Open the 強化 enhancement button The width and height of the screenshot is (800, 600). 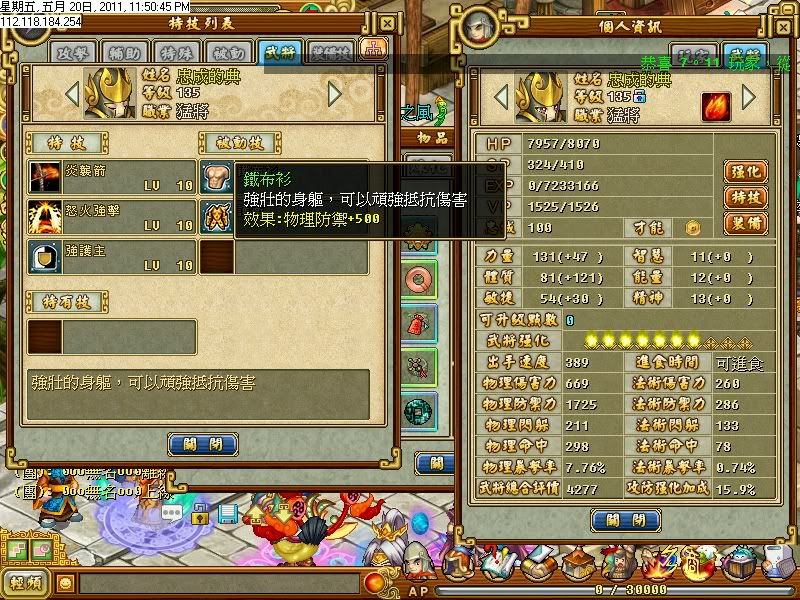pos(743,172)
